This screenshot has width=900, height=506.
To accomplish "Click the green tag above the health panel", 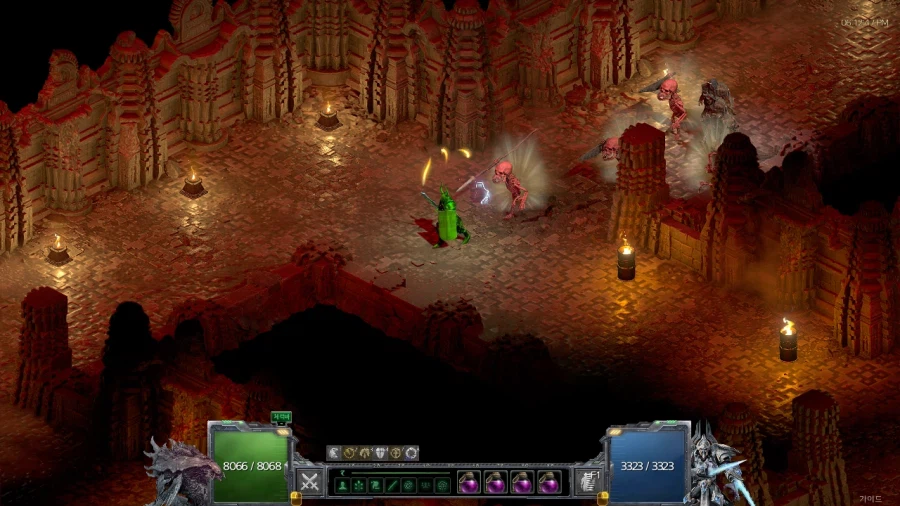I will 281,418.
